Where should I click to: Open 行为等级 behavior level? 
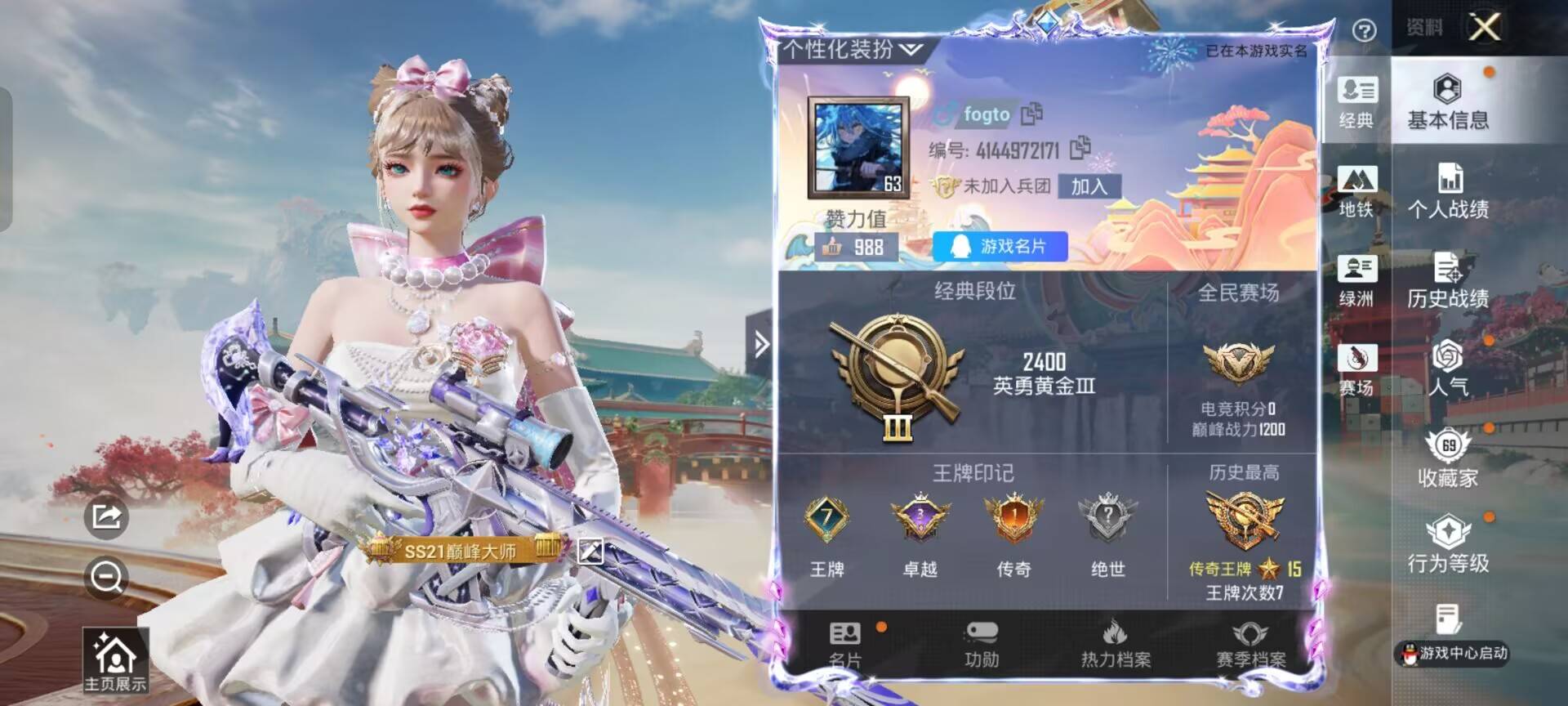click(x=1447, y=545)
